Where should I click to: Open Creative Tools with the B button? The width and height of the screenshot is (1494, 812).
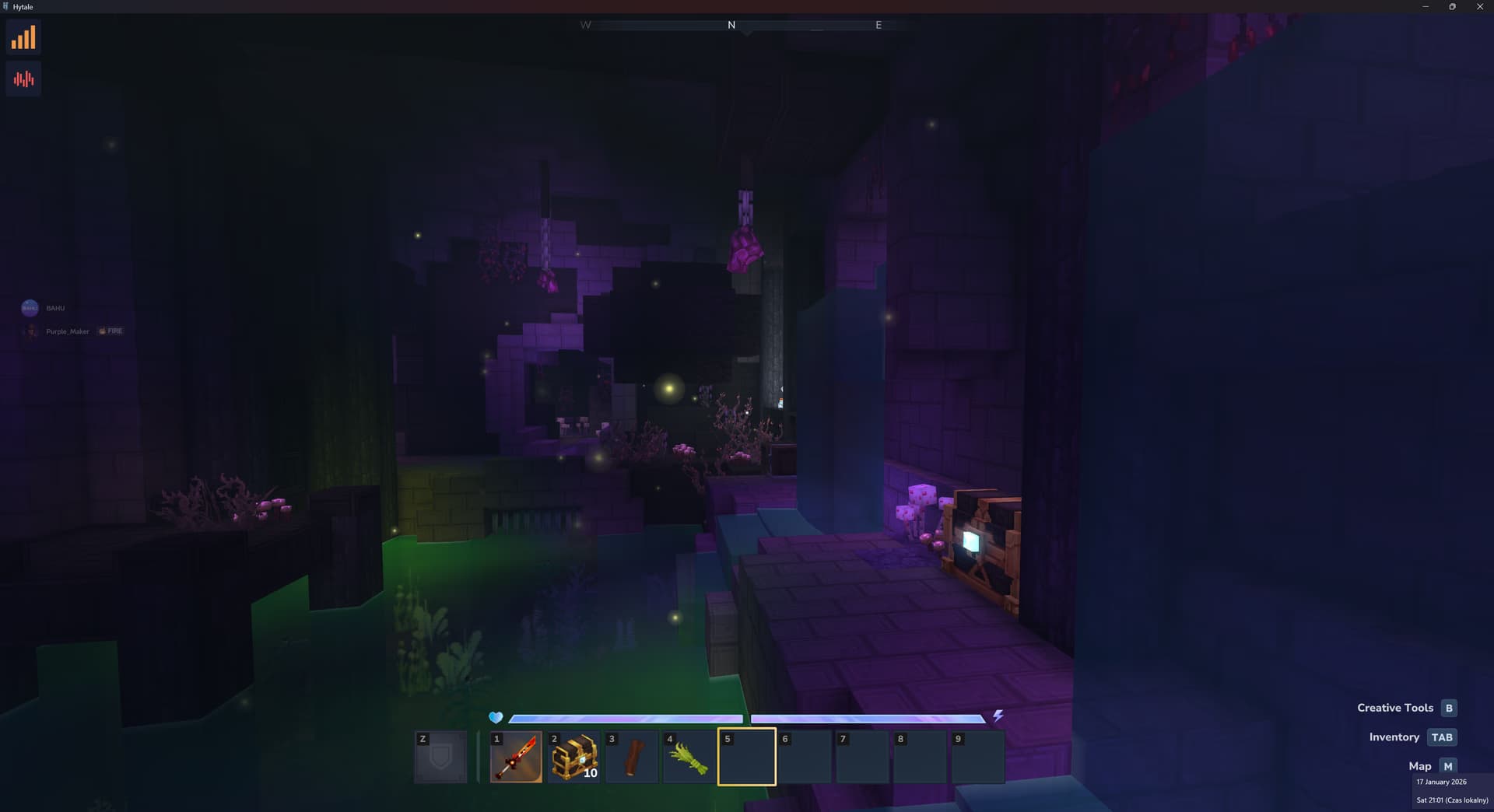point(1448,708)
